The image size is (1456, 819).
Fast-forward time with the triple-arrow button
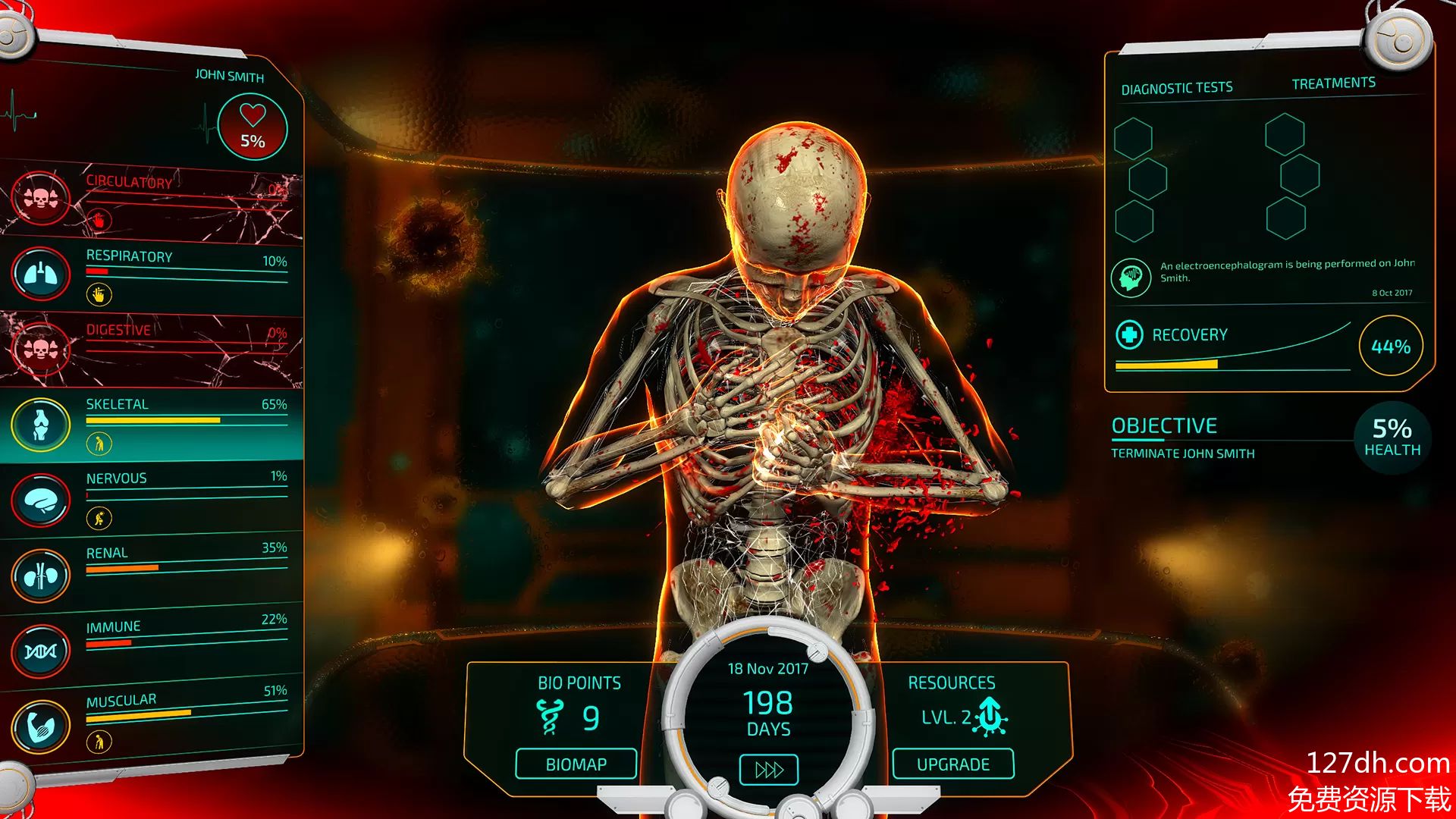tap(768, 770)
